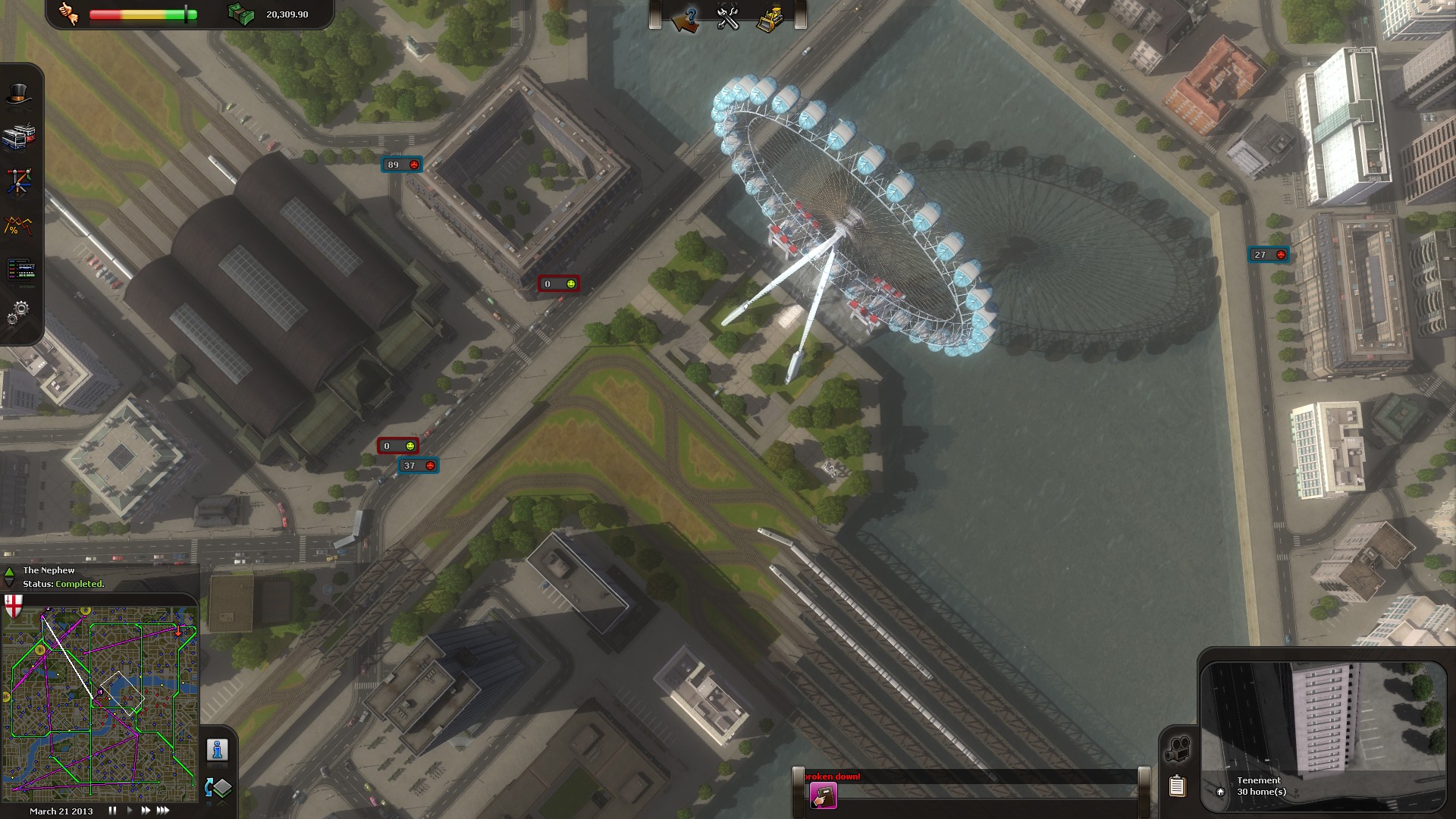The width and height of the screenshot is (1456, 819).
Task: Select fastest game speed
Action: 162,810
